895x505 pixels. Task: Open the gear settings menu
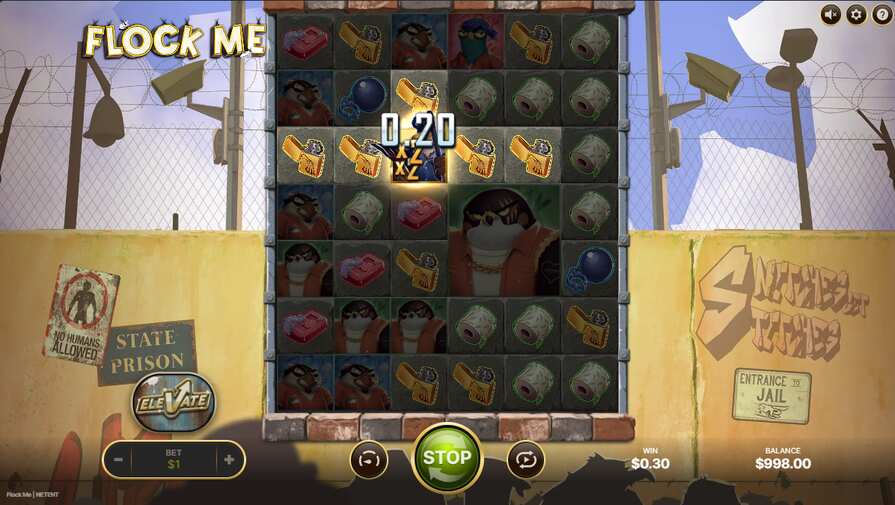(x=856, y=14)
